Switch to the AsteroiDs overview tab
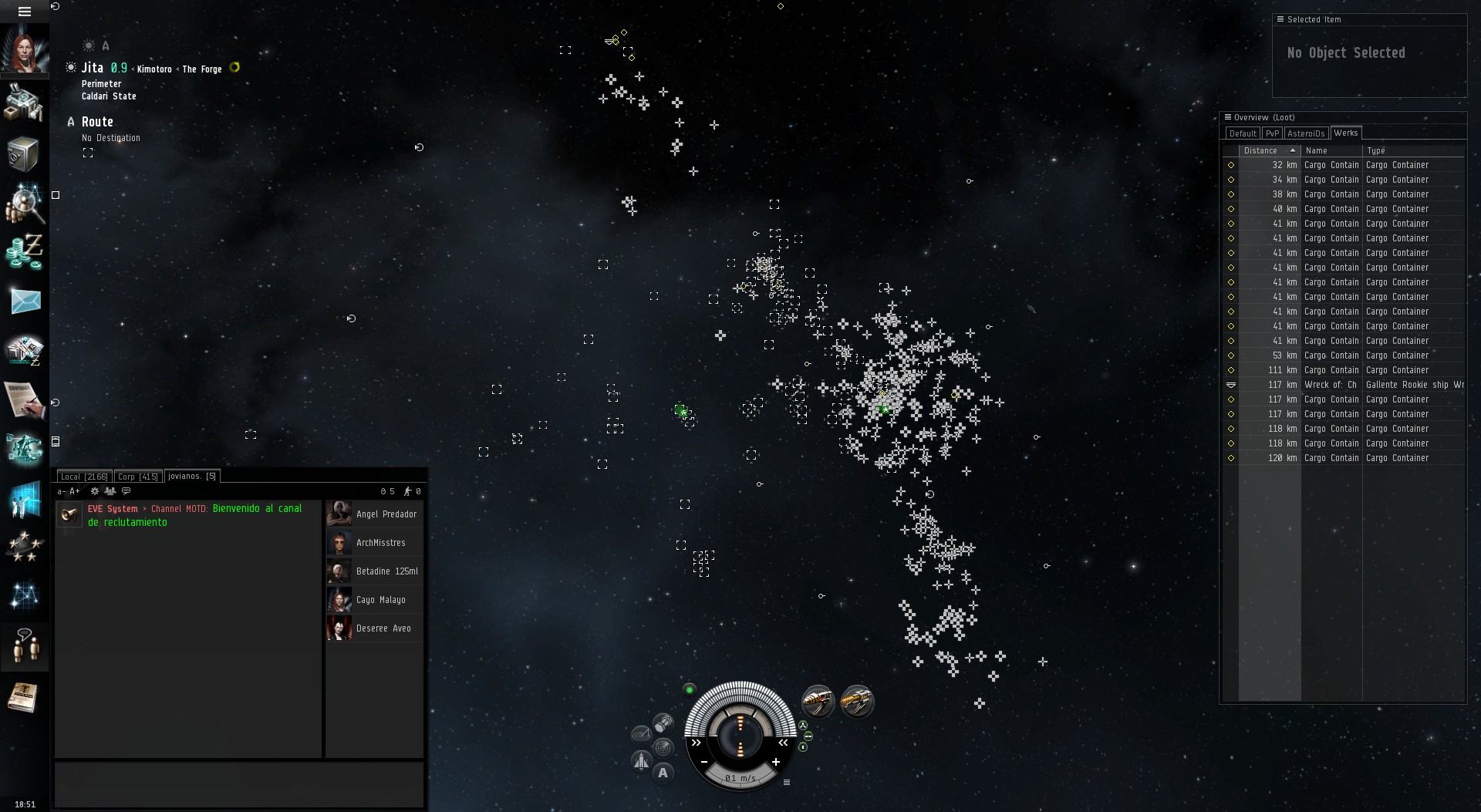 click(x=1305, y=133)
